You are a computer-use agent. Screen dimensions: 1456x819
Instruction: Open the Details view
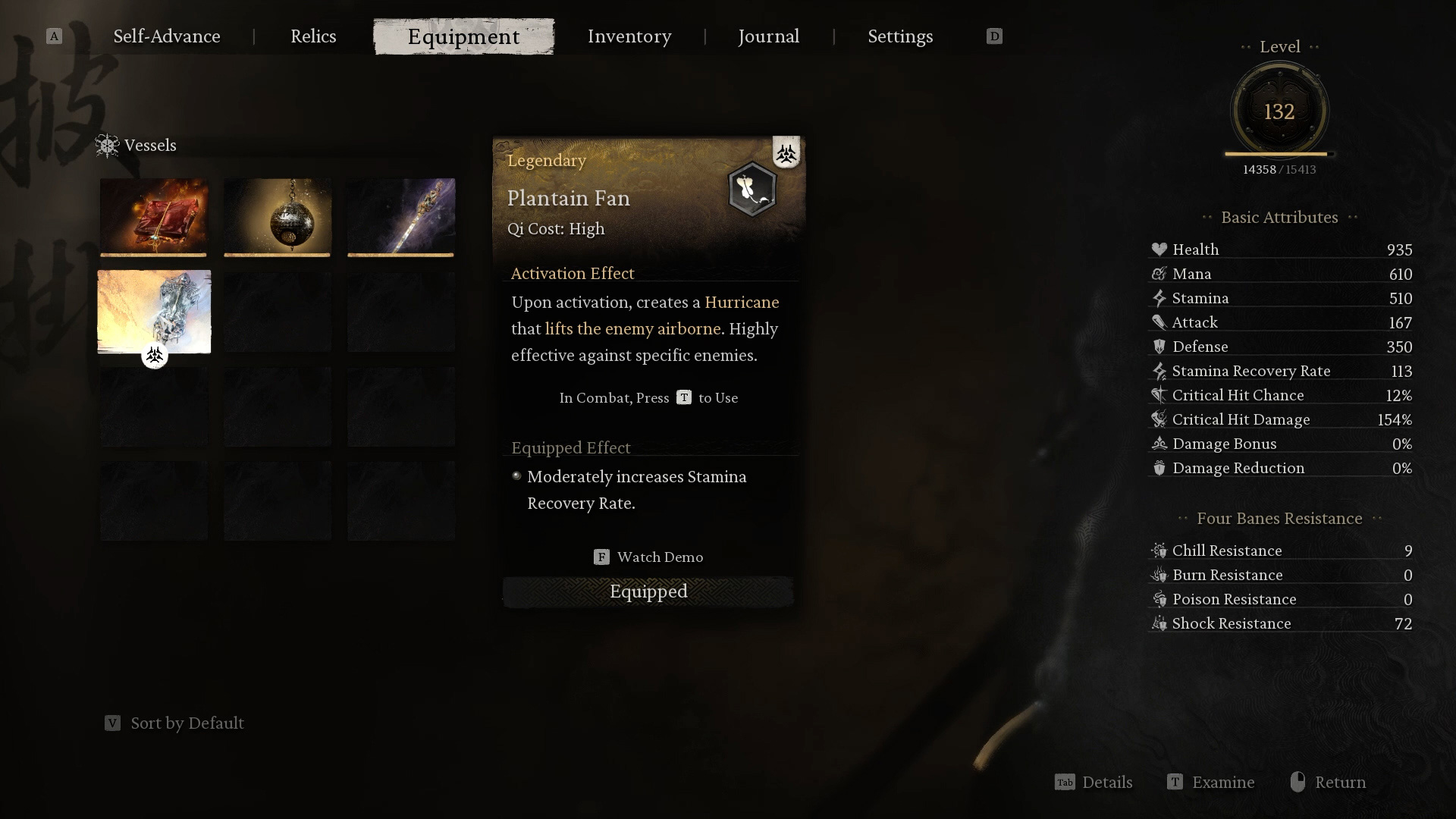[x=1094, y=783]
